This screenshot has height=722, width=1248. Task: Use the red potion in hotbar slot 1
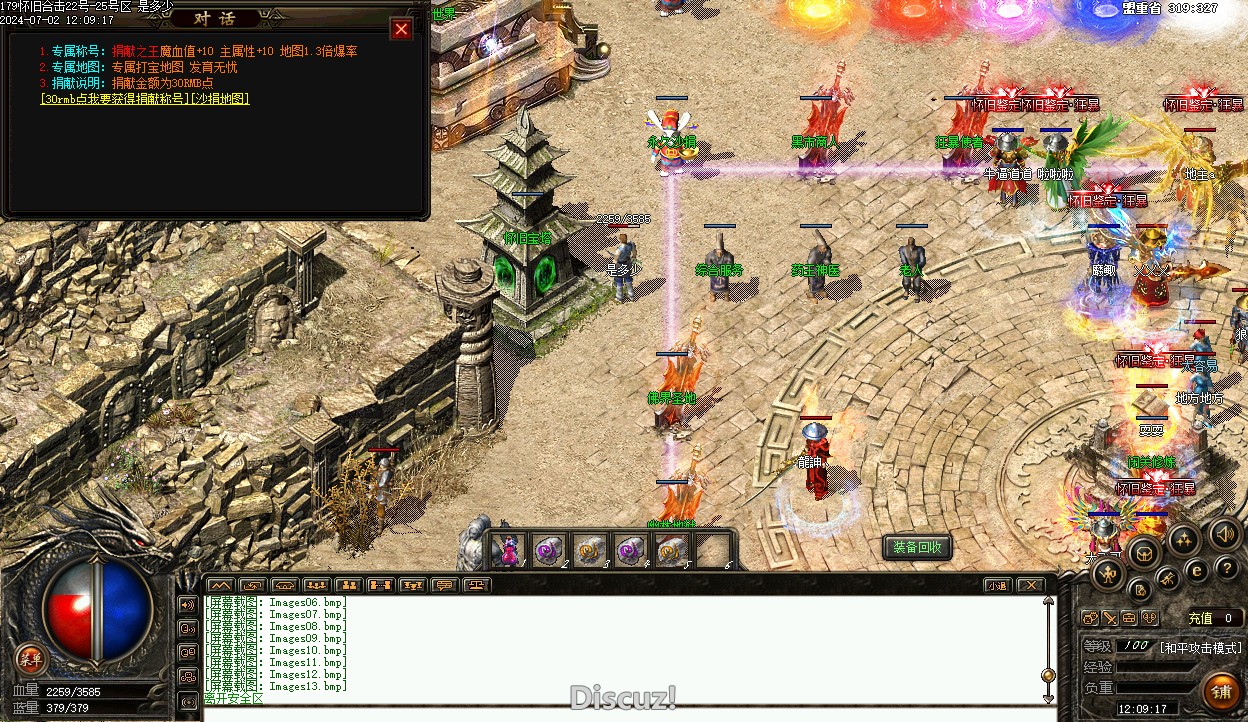(x=509, y=550)
